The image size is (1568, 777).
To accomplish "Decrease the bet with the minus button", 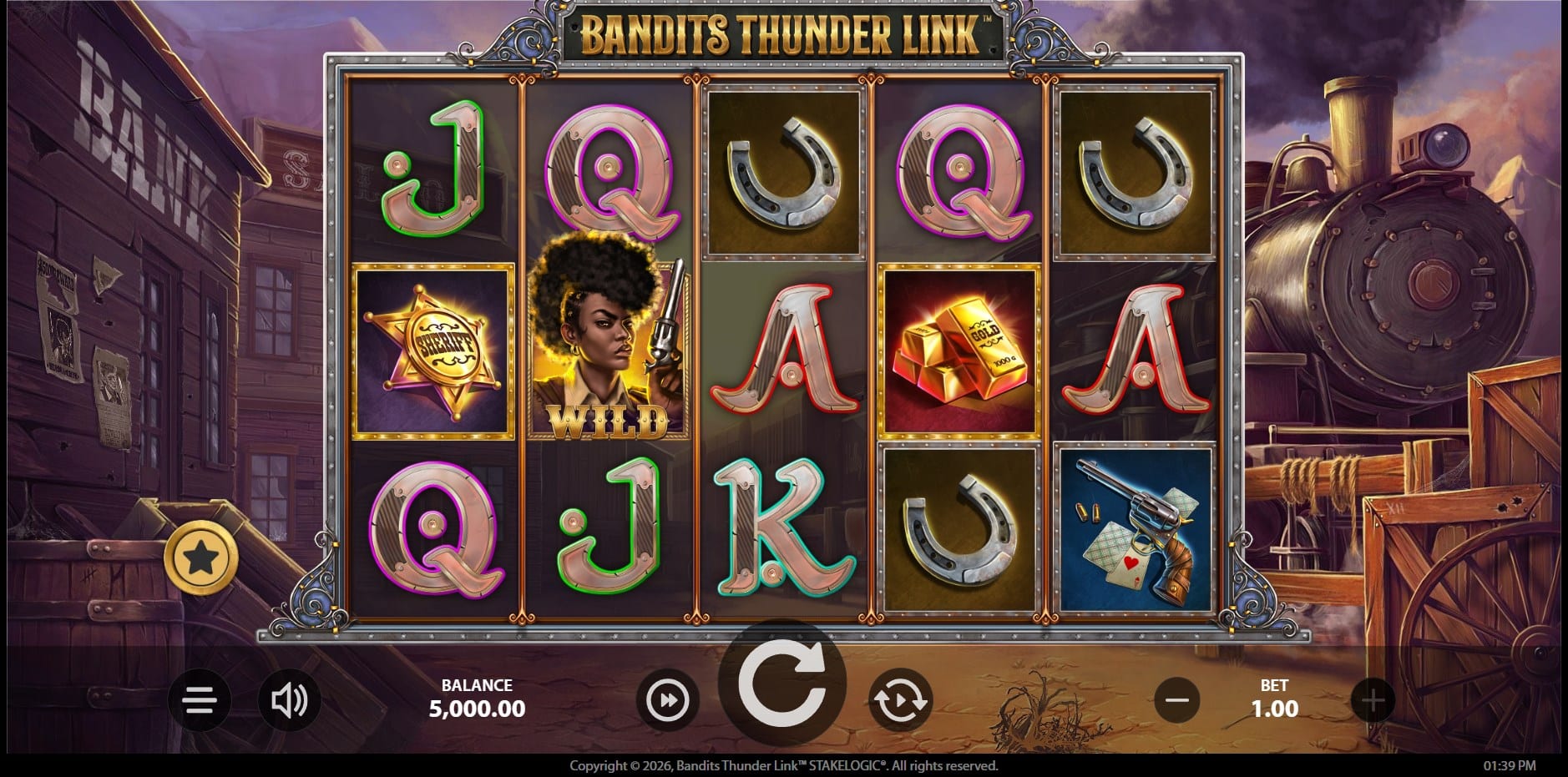I will (1177, 699).
